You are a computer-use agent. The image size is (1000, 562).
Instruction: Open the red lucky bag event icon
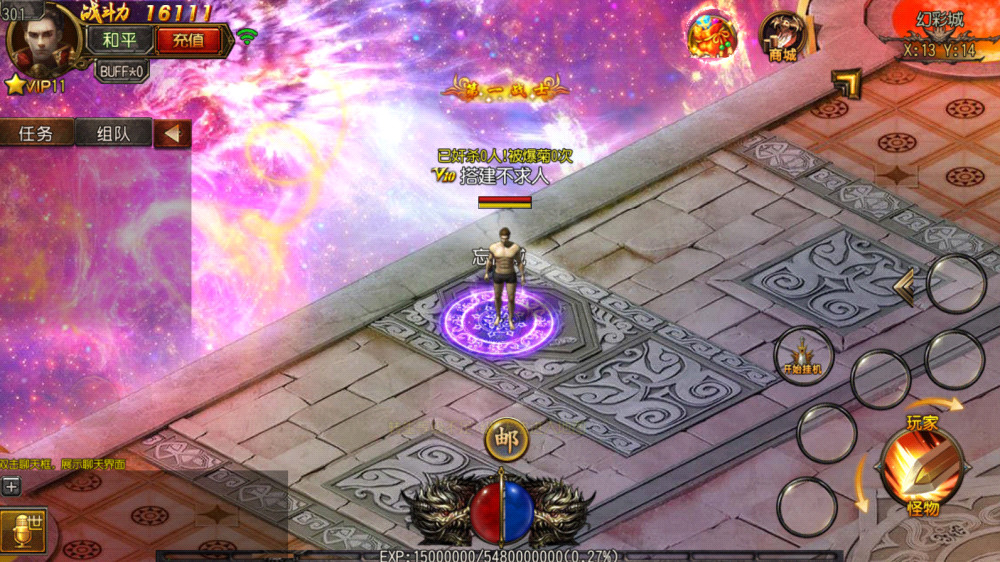tap(712, 36)
